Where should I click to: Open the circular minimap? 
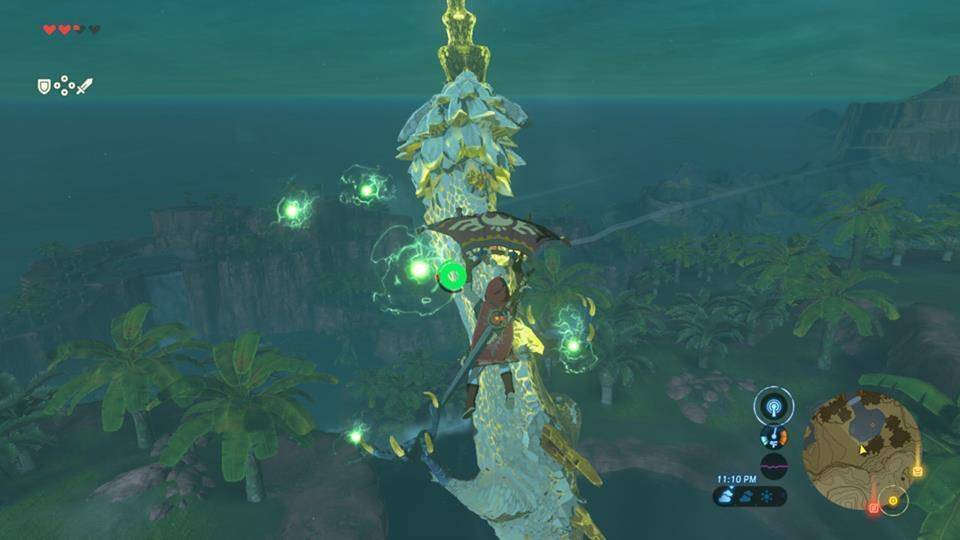[x=861, y=450]
